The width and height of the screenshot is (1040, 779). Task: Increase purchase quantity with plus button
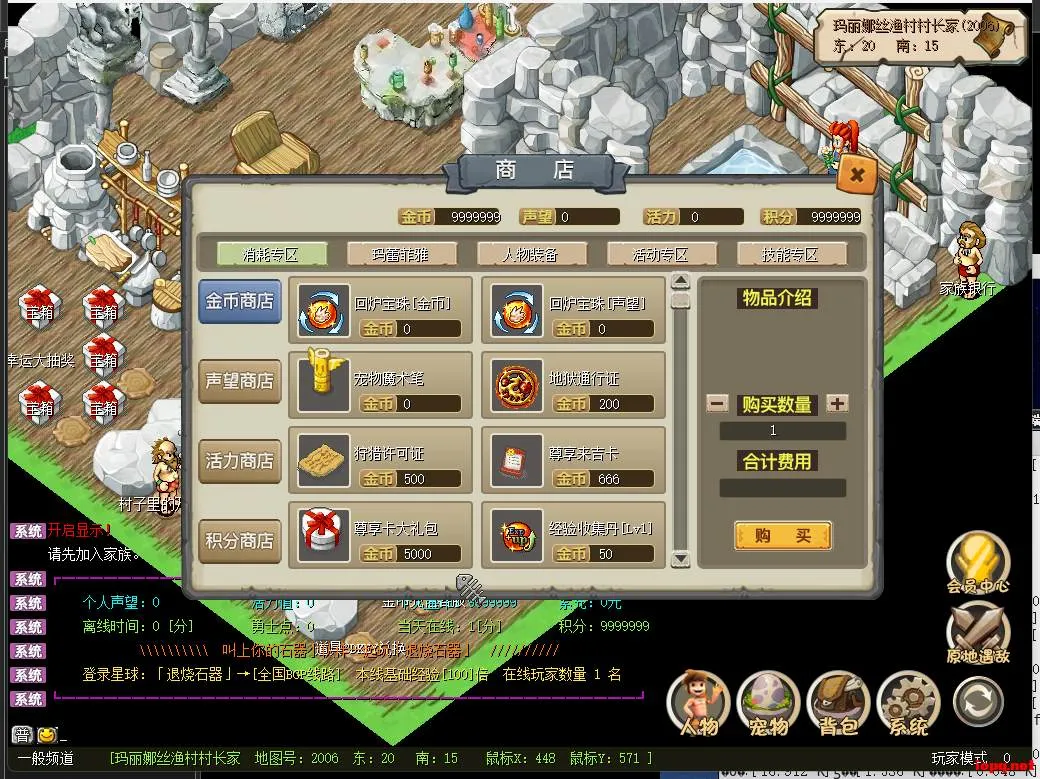tap(838, 404)
